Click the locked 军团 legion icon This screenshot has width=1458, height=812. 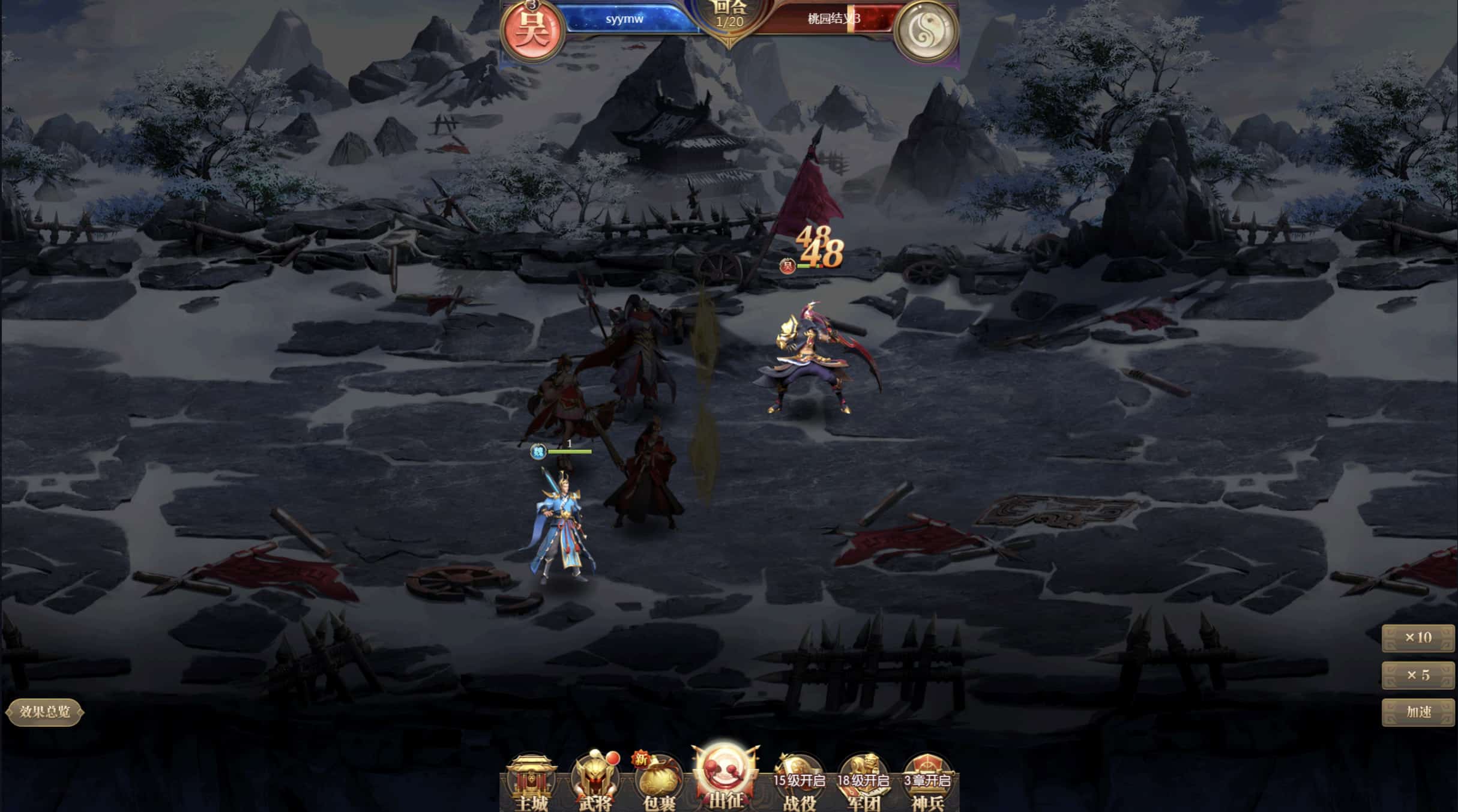863,783
